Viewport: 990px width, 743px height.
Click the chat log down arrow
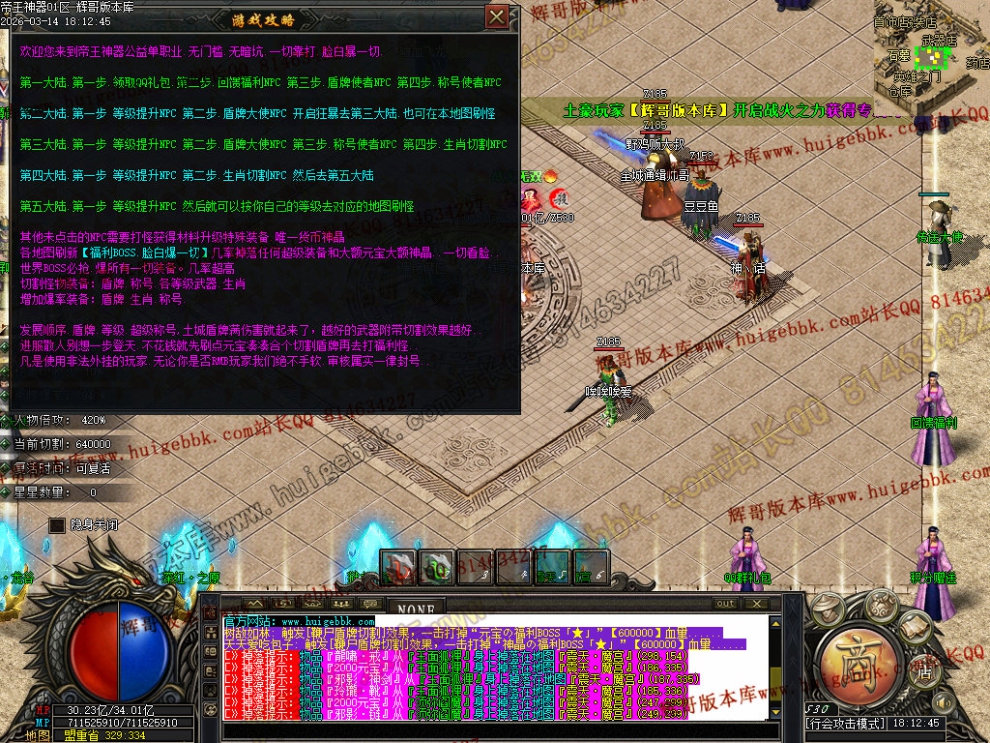point(775,712)
